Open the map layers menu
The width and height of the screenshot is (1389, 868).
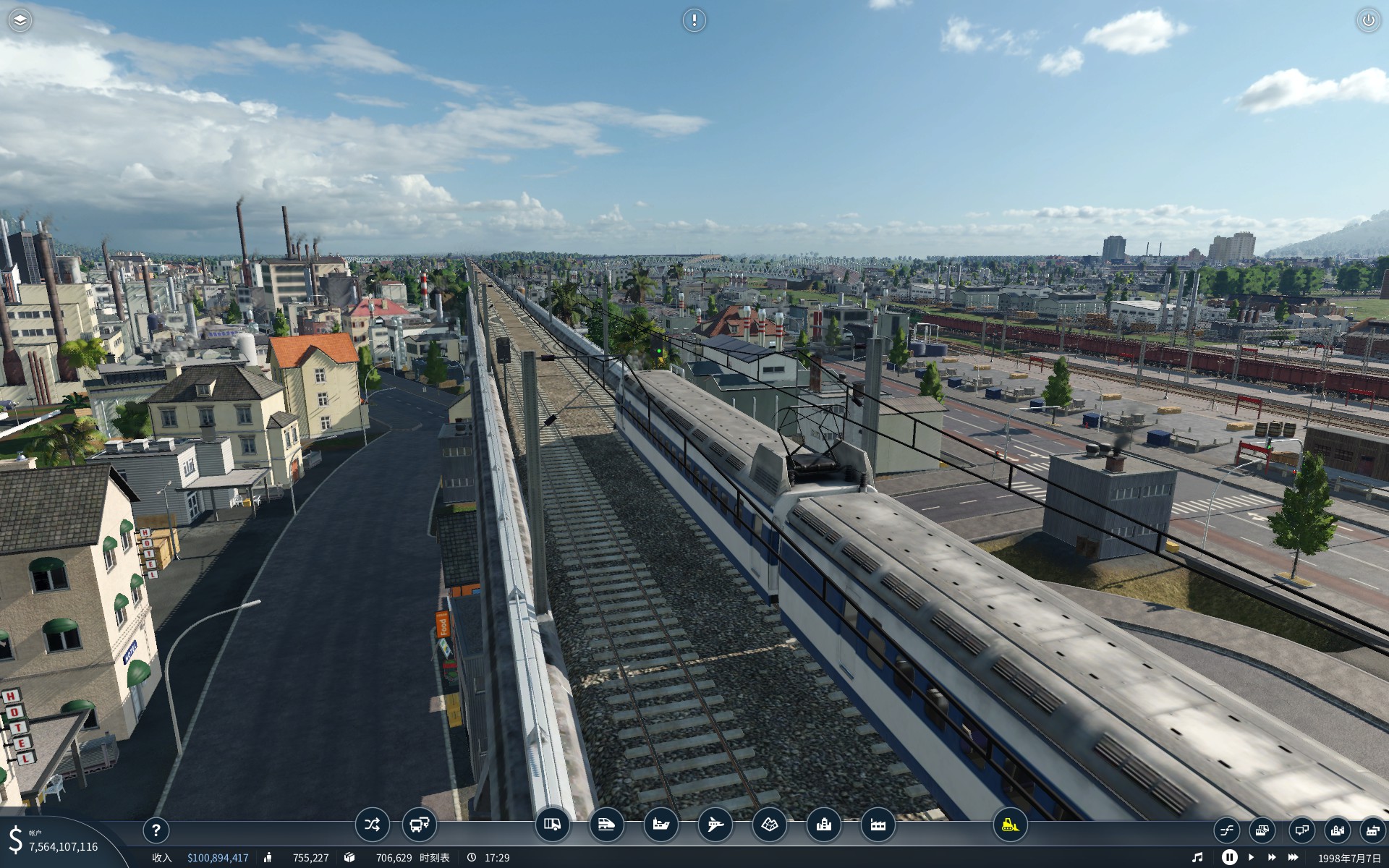20,20
